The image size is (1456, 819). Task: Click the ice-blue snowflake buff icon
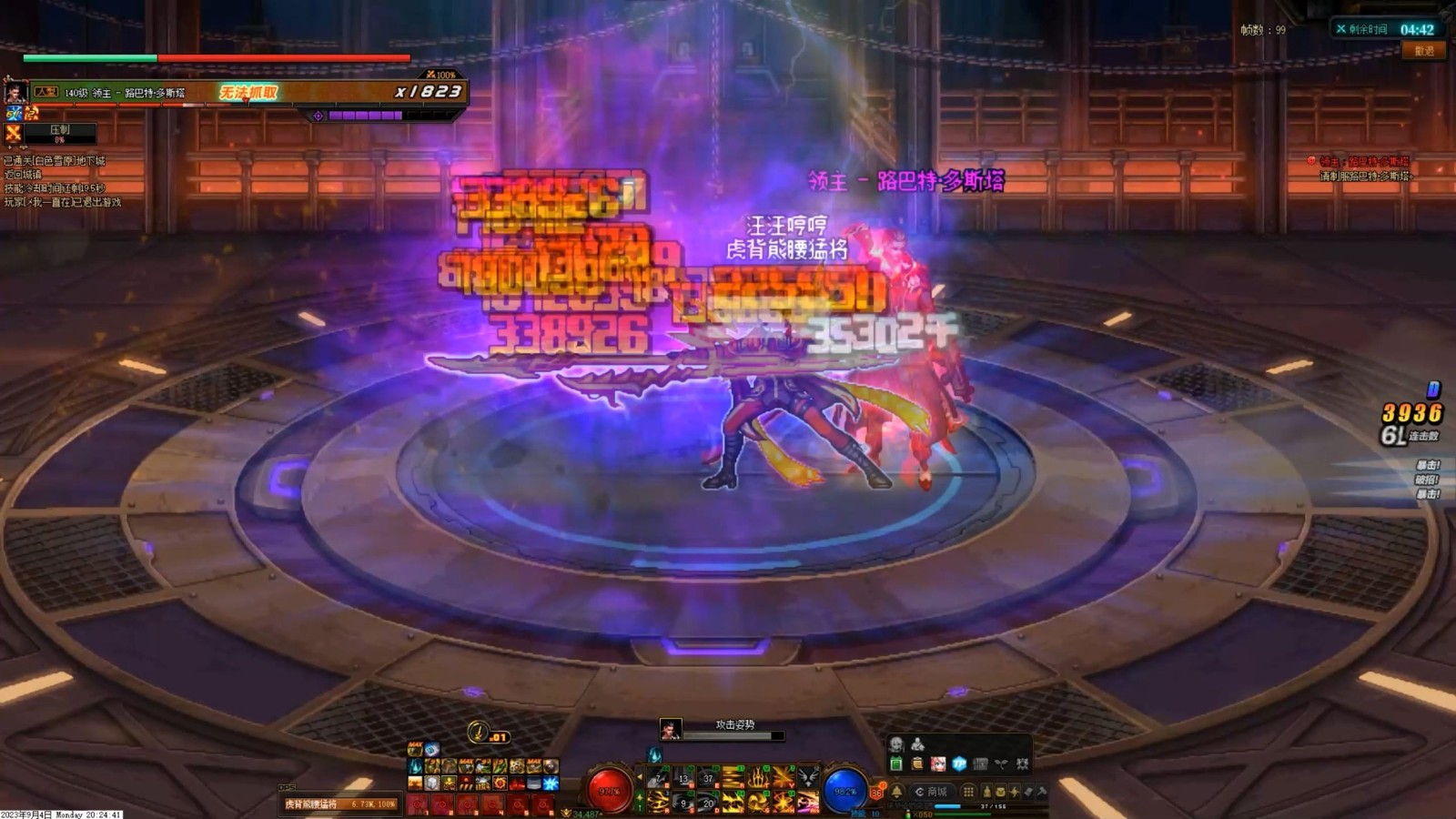click(x=551, y=784)
